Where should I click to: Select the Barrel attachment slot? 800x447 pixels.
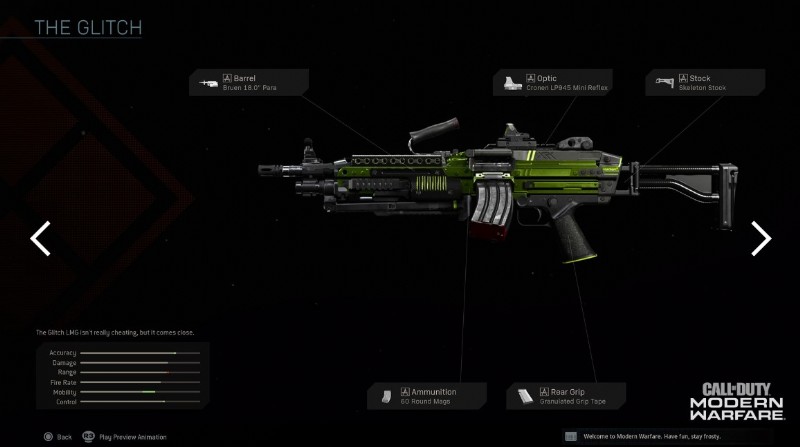[x=249, y=82]
